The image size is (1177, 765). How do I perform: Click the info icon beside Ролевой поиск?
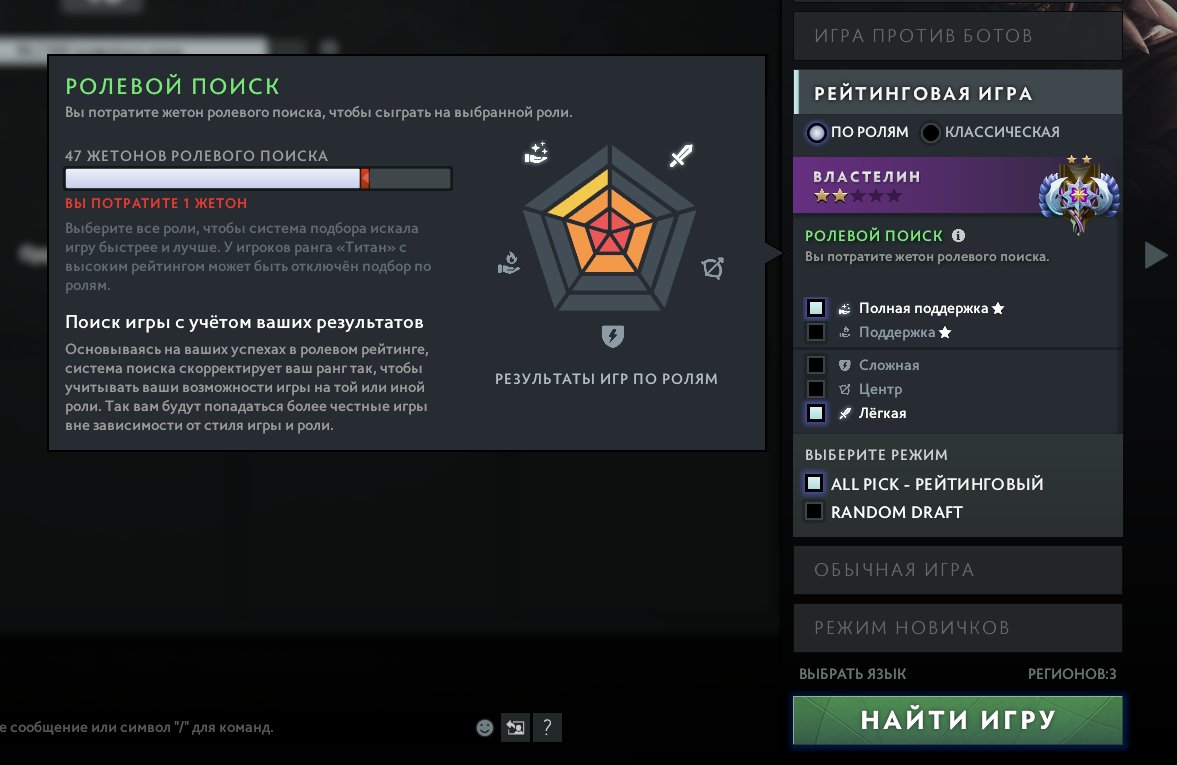tap(958, 236)
